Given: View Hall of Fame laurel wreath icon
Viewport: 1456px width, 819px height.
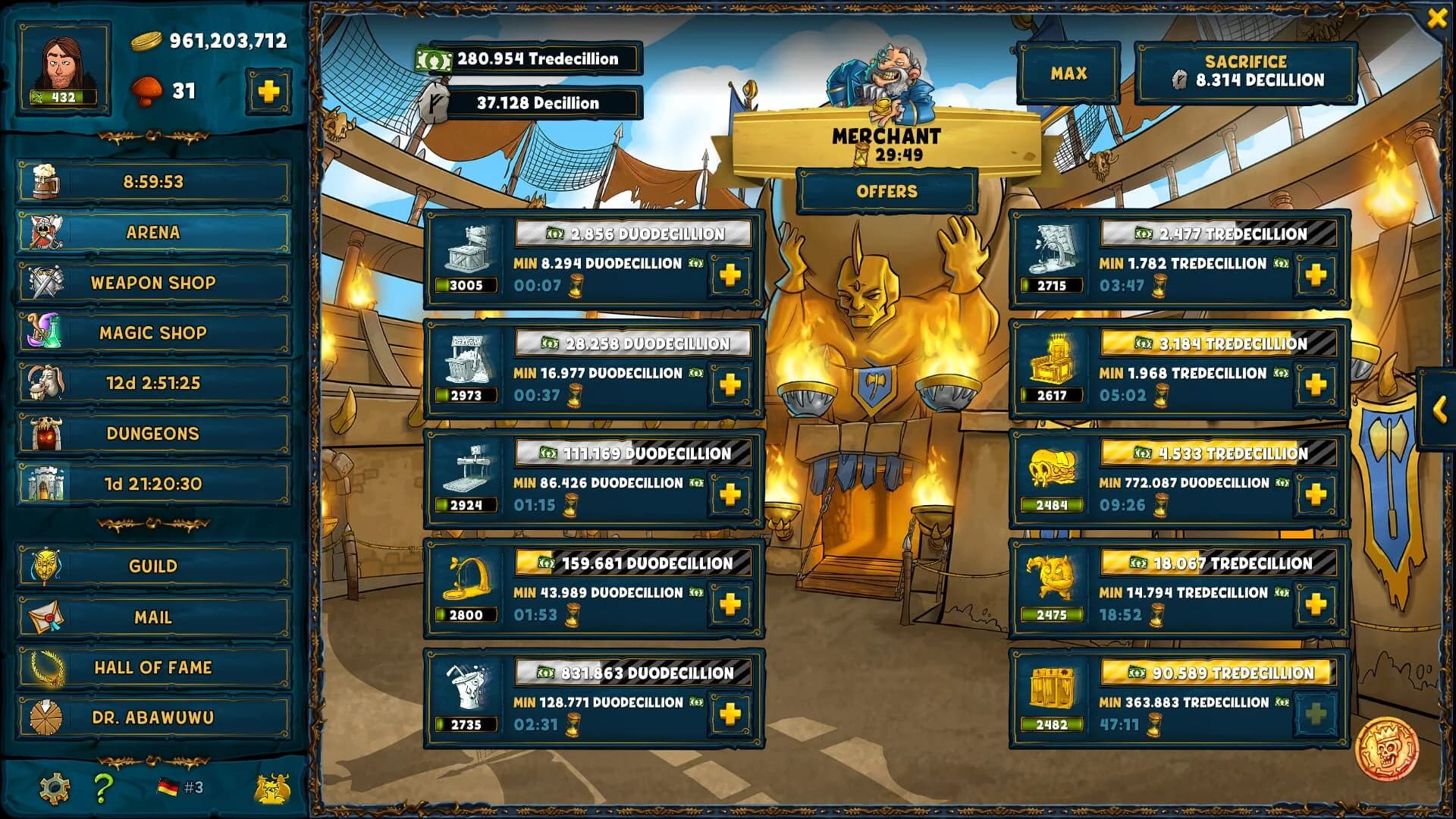Looking at the screenshot, I should tap(47, 667).
